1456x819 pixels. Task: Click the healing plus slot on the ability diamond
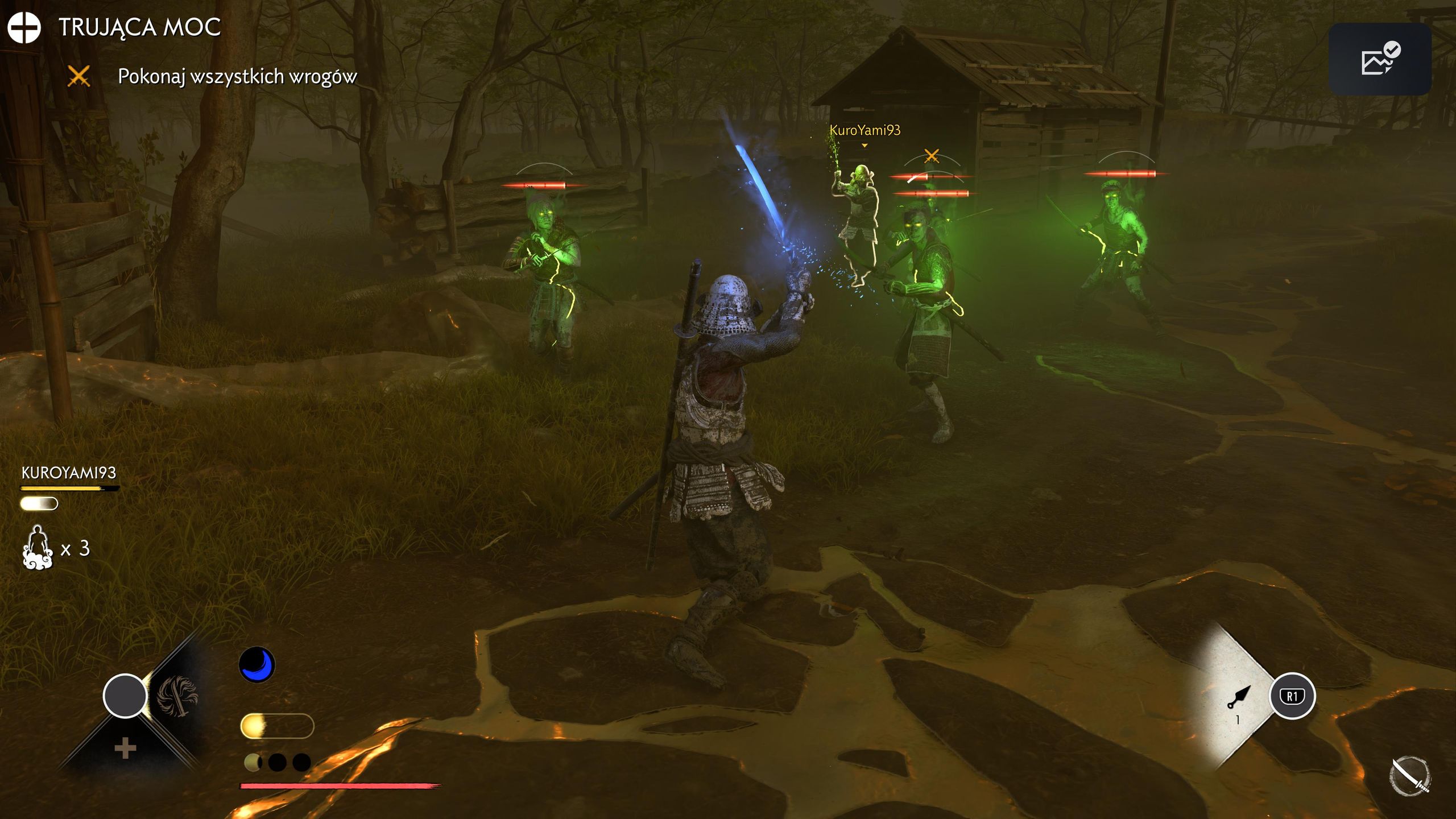(x=125, y=748)
